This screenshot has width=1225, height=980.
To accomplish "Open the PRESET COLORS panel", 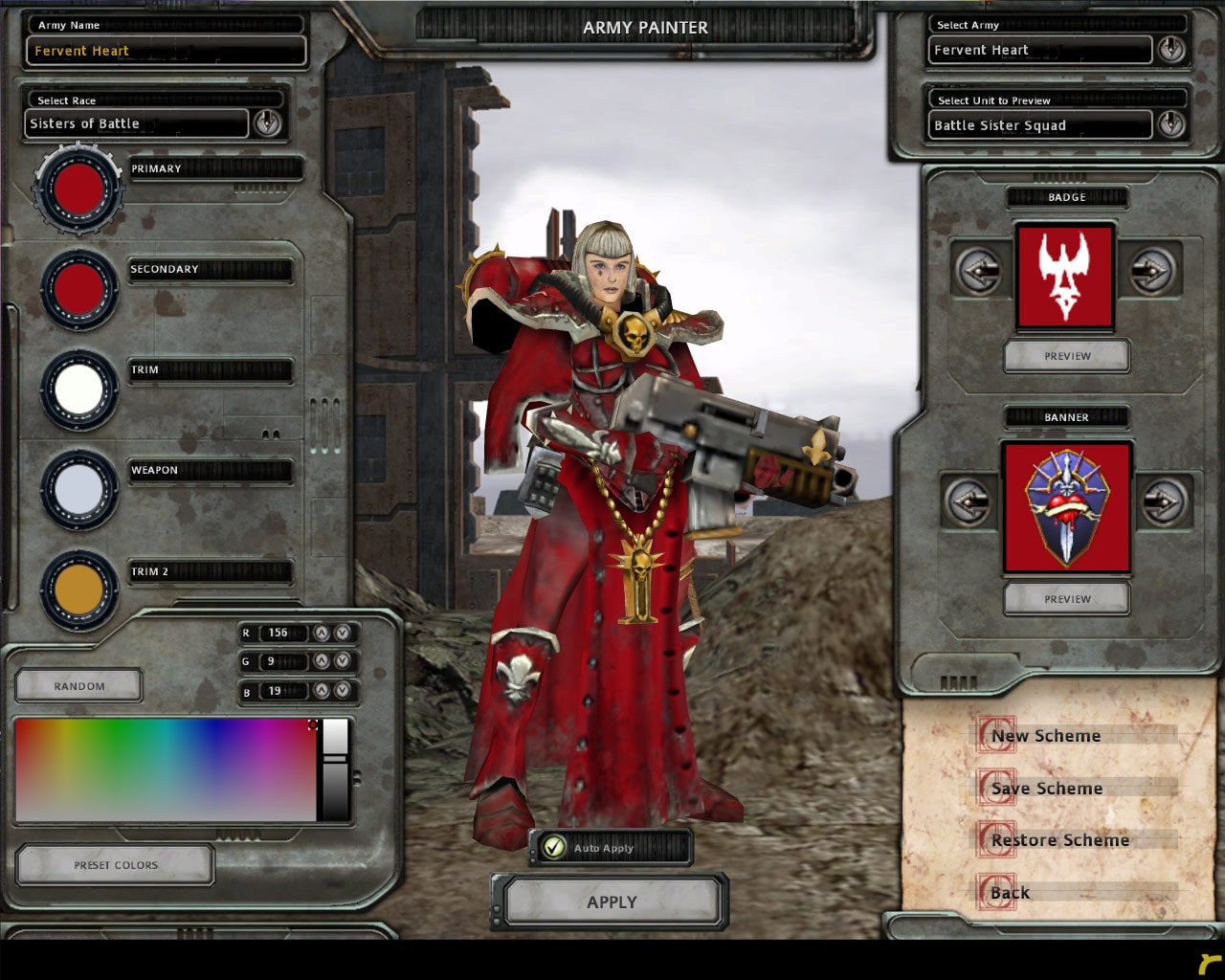I will pyautogui.click(x=116, y=865).
